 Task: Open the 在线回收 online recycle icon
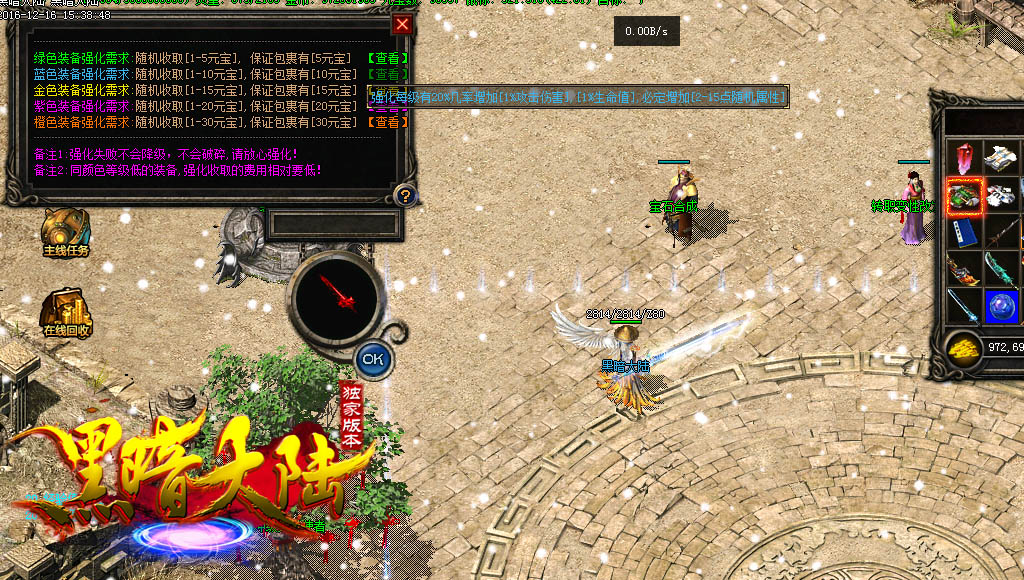click(x=66, y=312)
